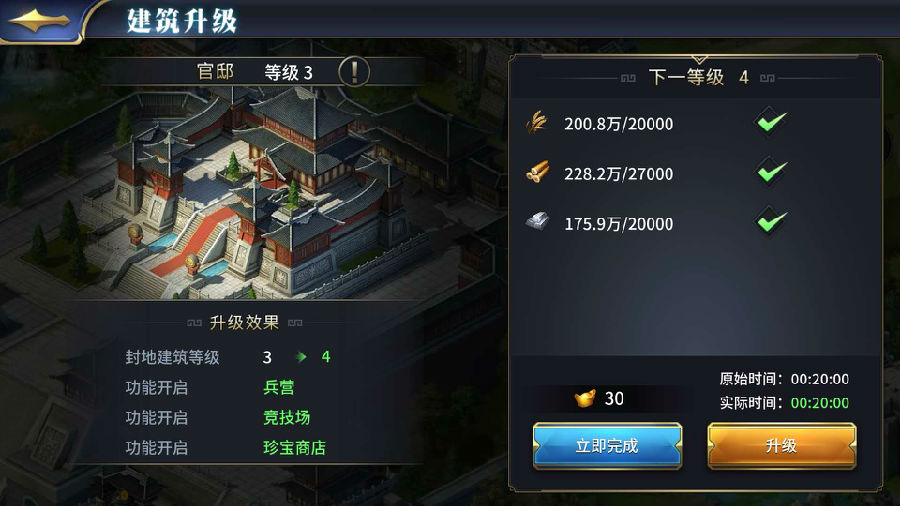Image resolution: width=900 pixels, height=506 pixels.
Task: Click the blue 立即完成 button
Action: point(607,446)
